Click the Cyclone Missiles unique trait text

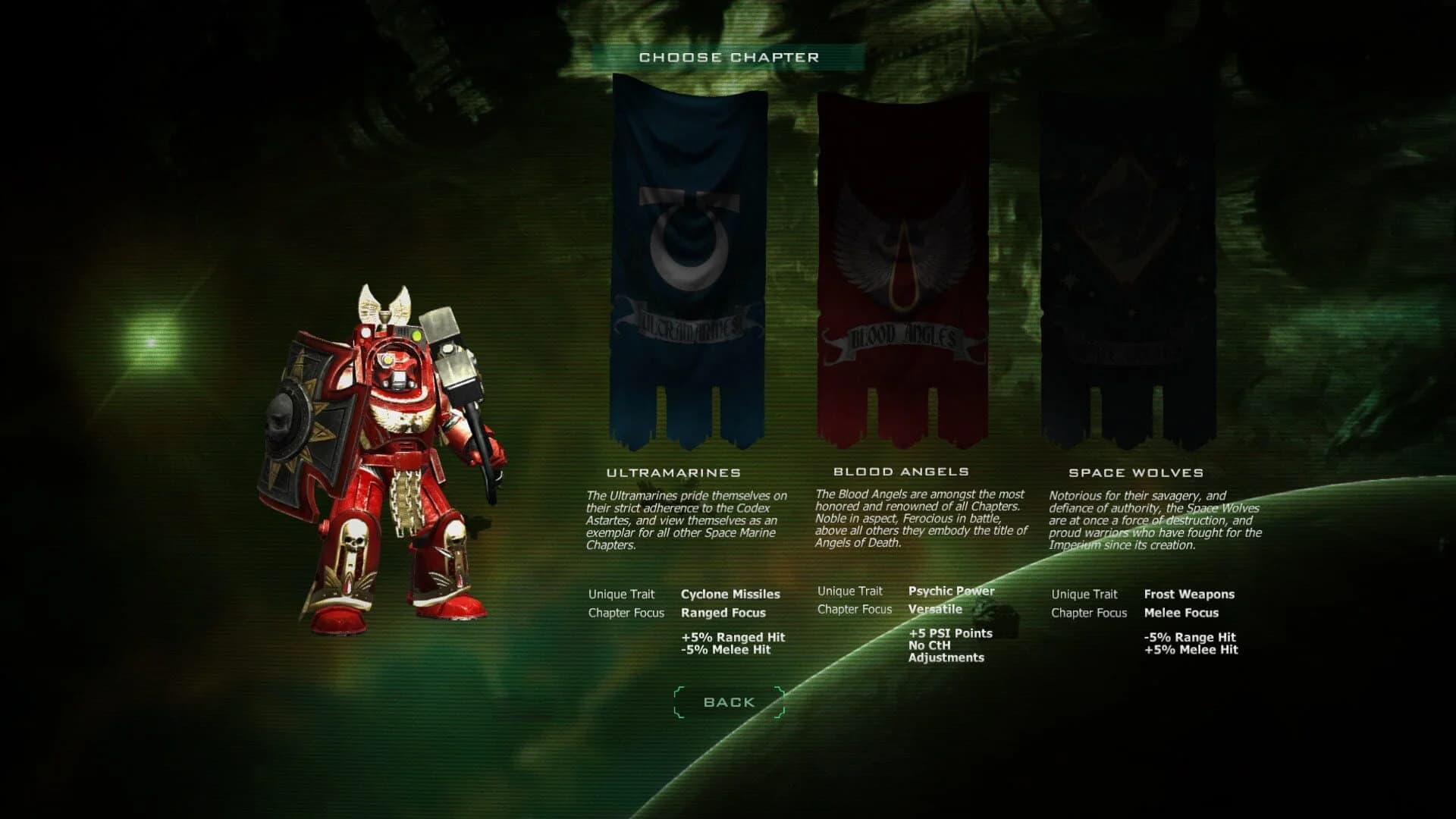(731, 595)
